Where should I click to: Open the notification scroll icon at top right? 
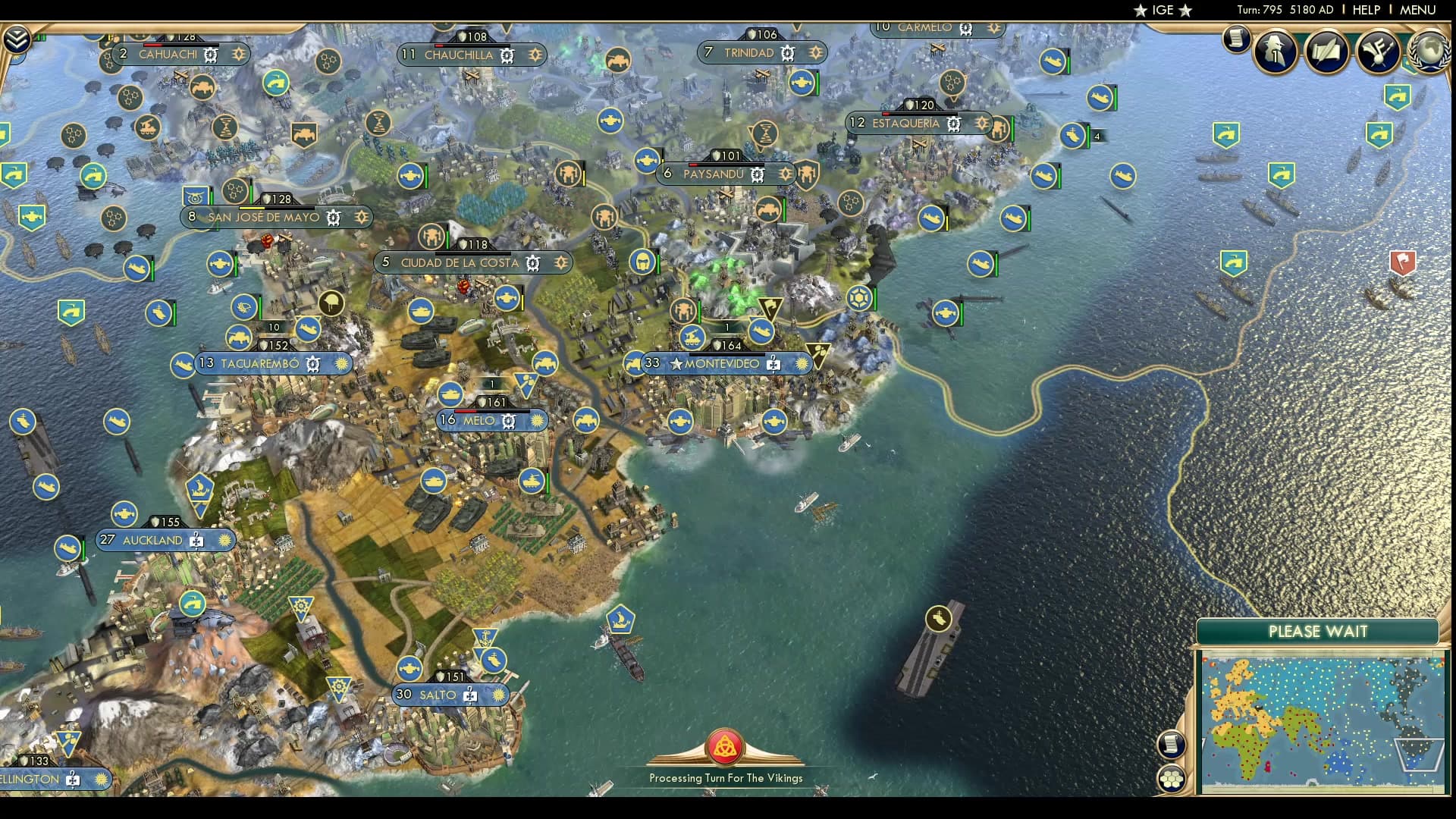pos(1236,40)
